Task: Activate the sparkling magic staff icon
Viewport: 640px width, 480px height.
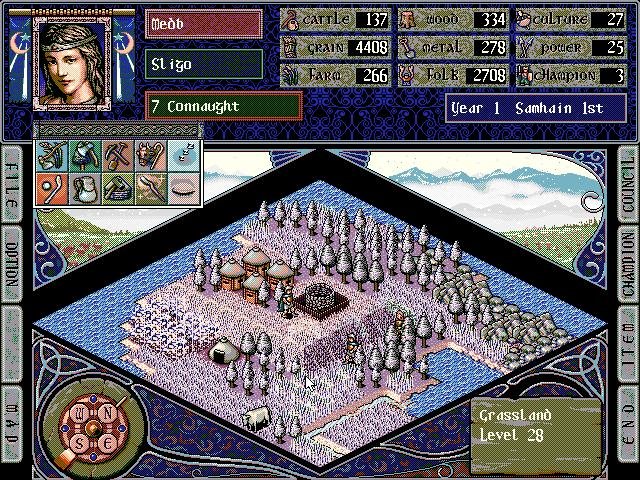Action: pos(150,188)
